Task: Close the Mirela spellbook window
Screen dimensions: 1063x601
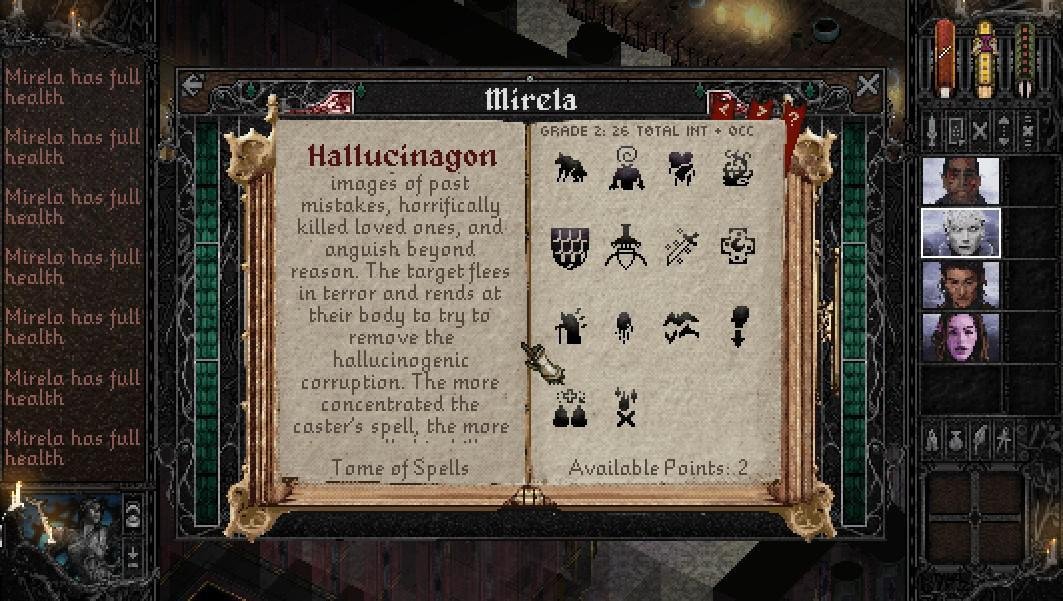Action: pos(867,86)
